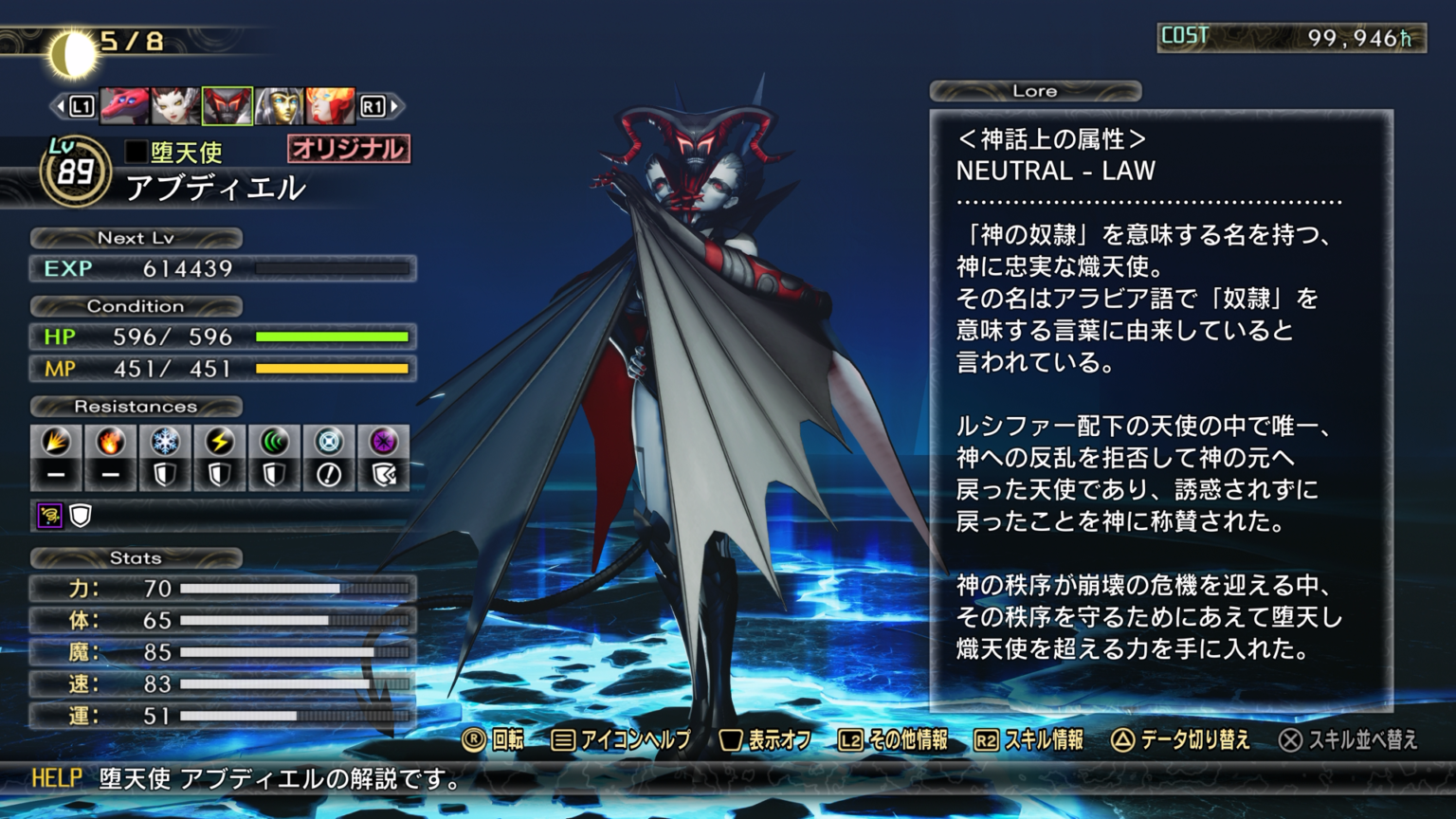Viewport: 1456px width, 819px height.
Task: Click the dark resistance purple star icon
Action: coord(384,442)
